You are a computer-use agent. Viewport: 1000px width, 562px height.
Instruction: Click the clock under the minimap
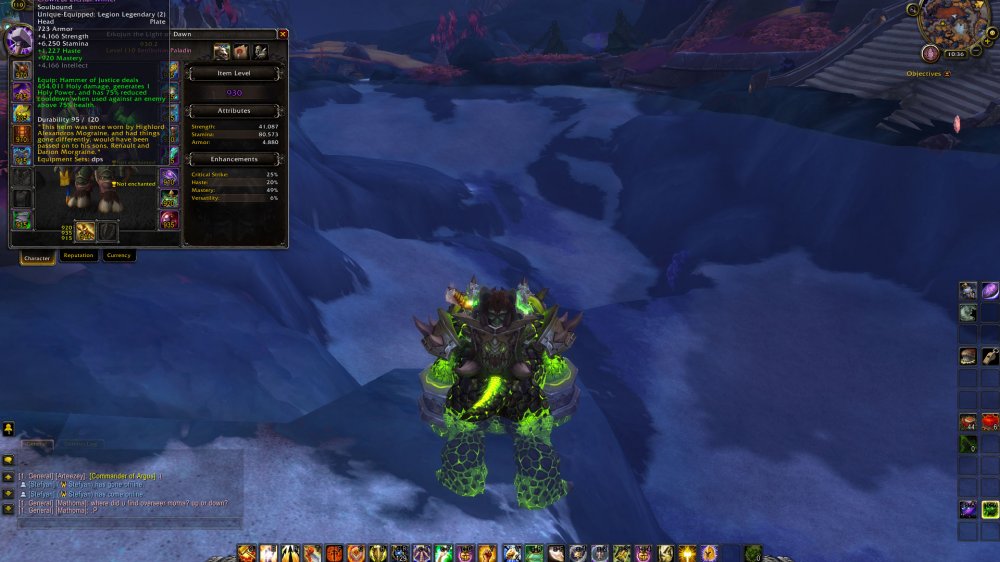956,53
